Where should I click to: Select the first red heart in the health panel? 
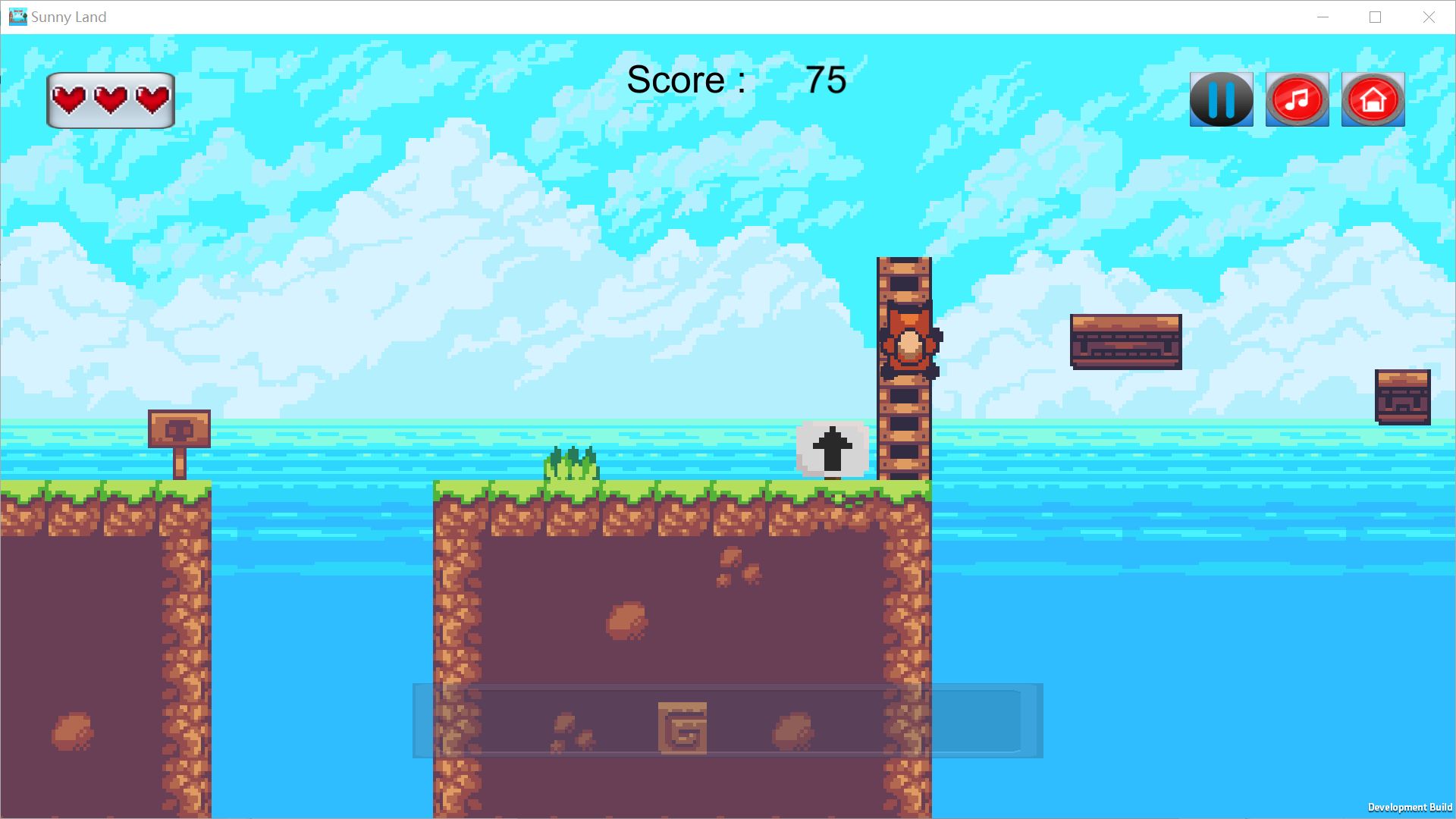click(x=67, y=99)
